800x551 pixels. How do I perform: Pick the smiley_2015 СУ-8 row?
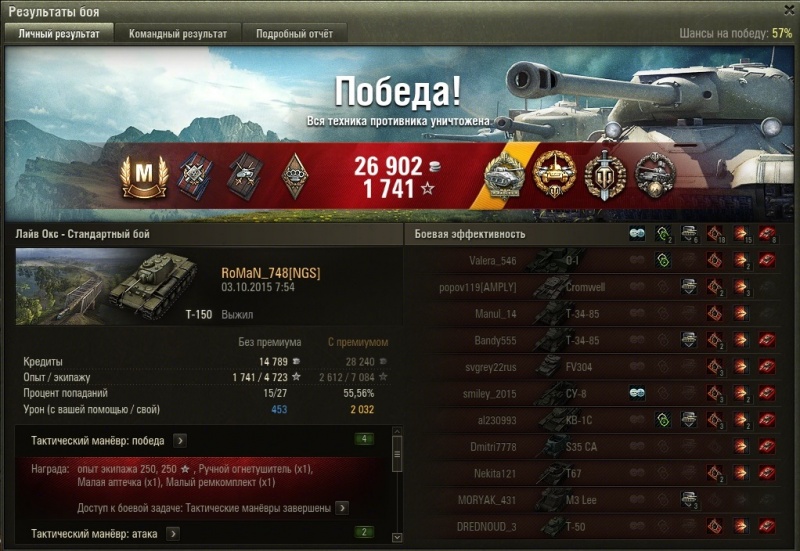pyautogui.click(x=600, y=393)
